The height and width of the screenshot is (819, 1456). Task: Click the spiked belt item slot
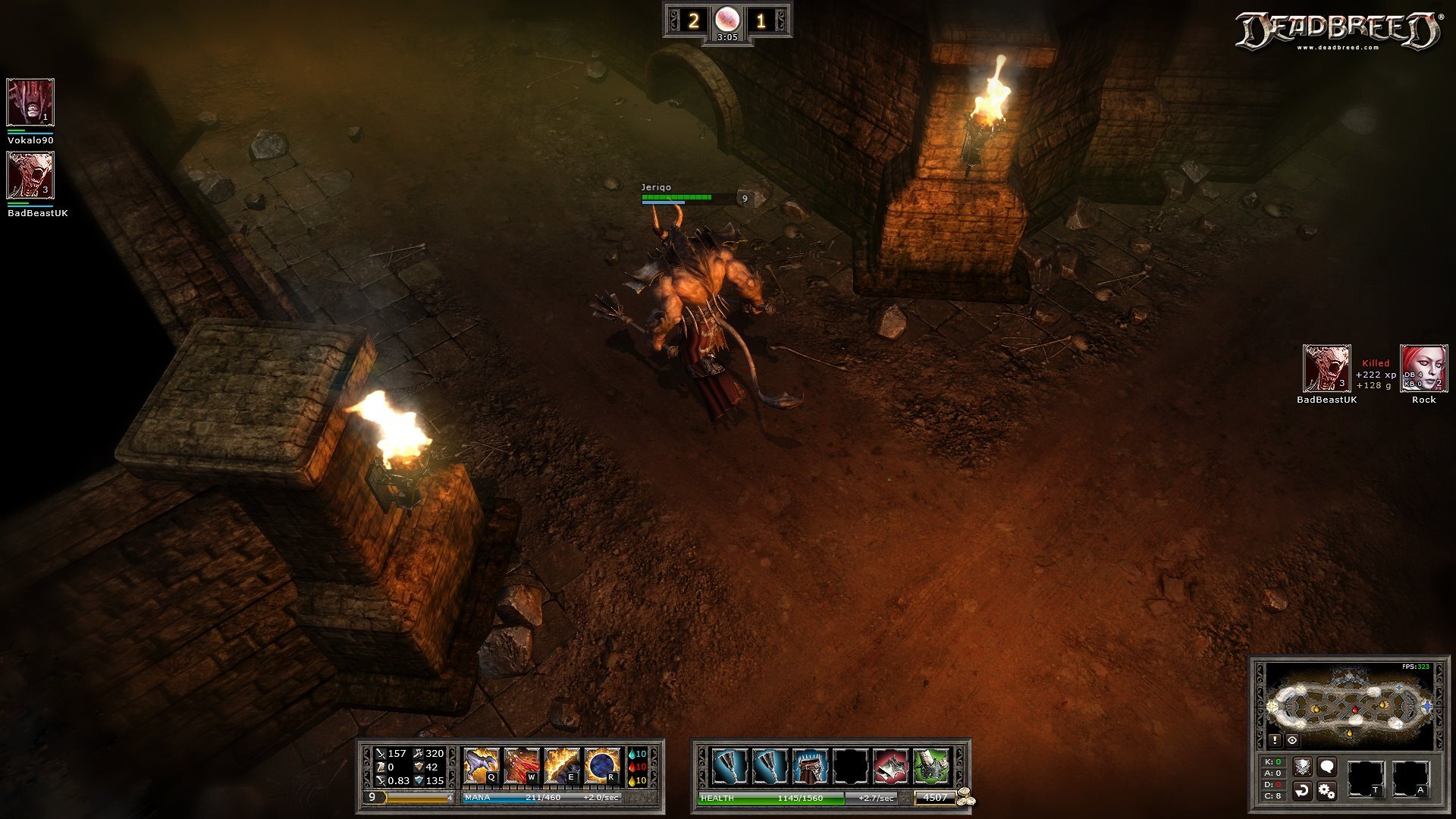click(810, 767)
